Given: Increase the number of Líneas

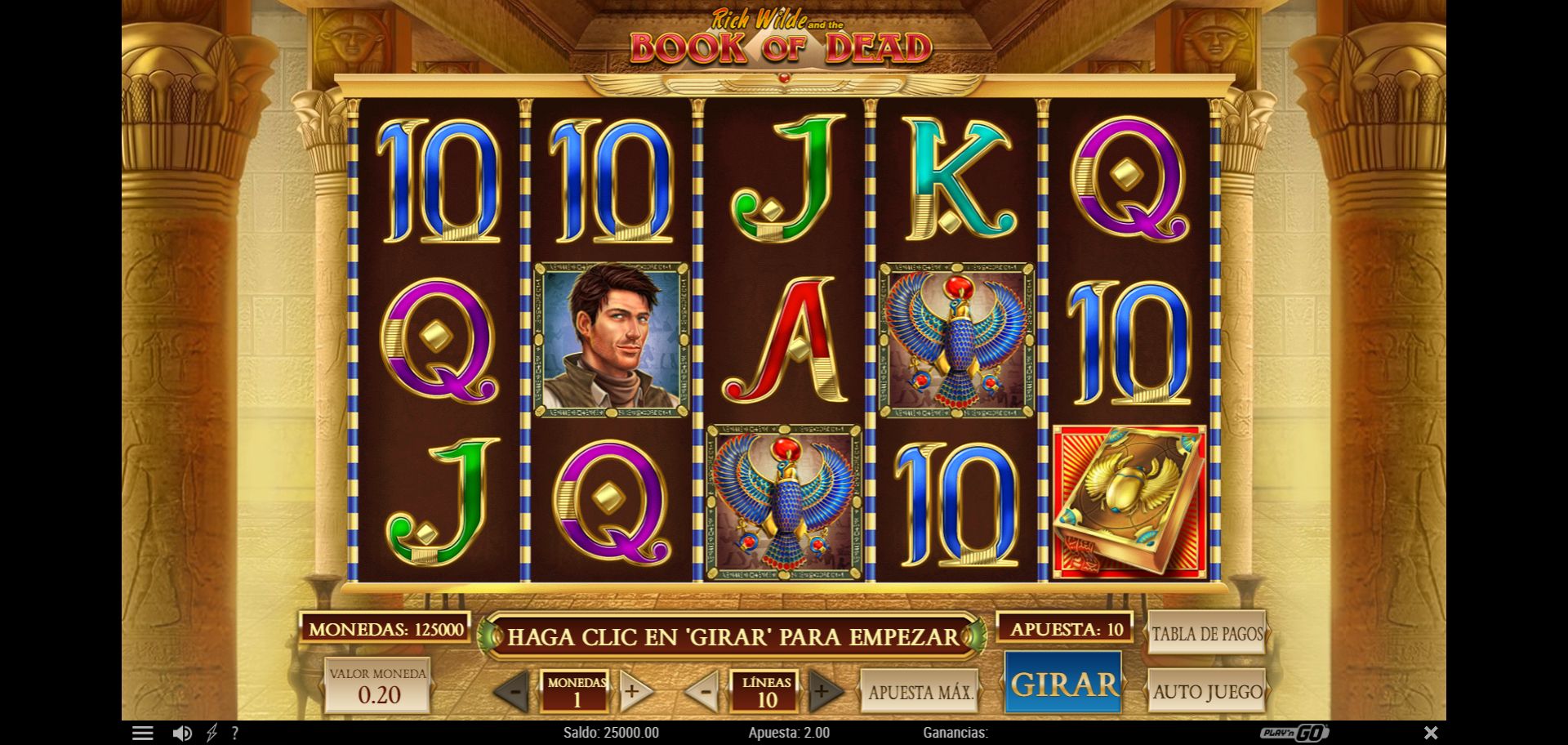Looking at the screenshot, I should 823,692.
